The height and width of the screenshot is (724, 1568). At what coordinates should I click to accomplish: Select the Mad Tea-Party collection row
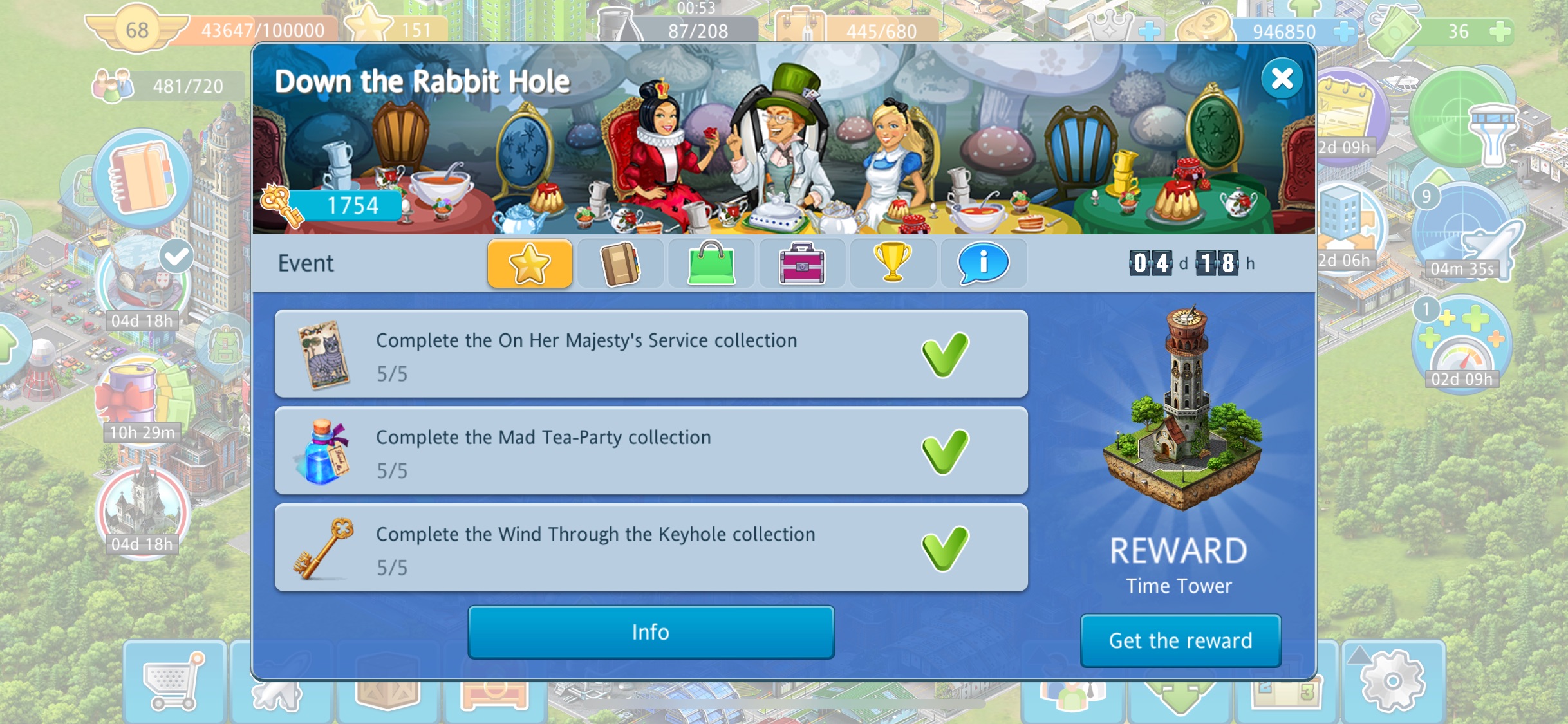pos(650,450)
